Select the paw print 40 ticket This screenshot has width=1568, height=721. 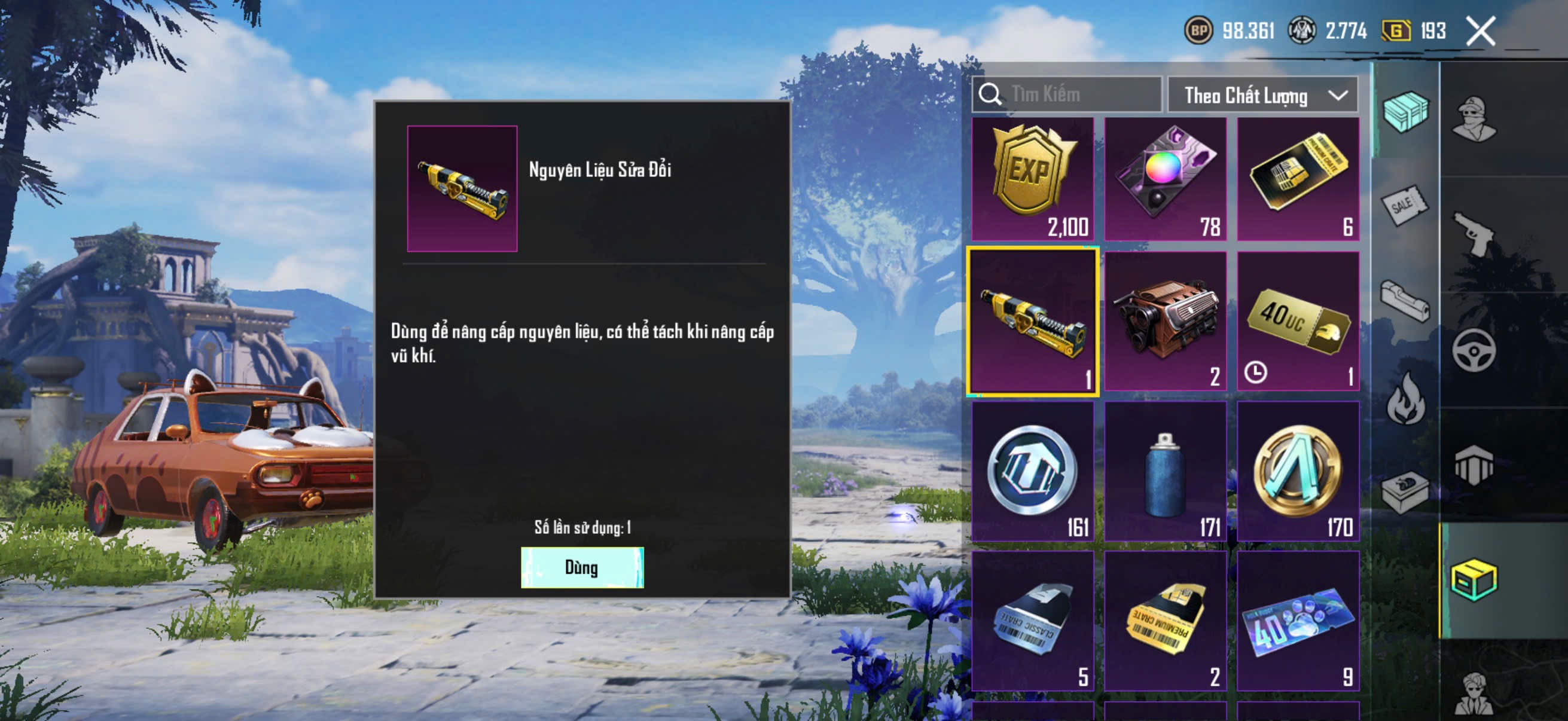point(1298,621)
